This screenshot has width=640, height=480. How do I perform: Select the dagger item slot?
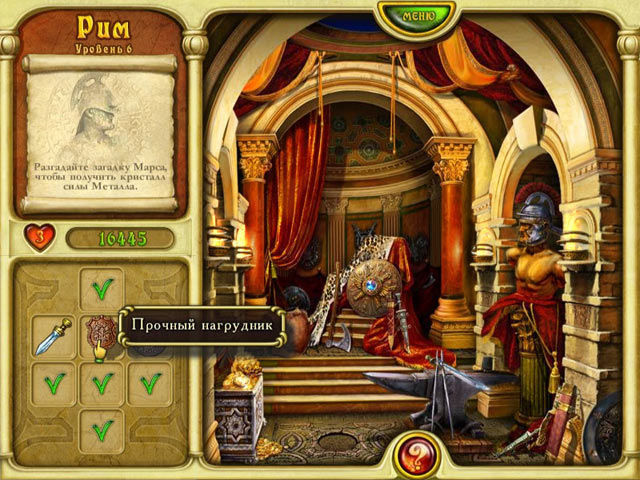click(x=52, y=336)
